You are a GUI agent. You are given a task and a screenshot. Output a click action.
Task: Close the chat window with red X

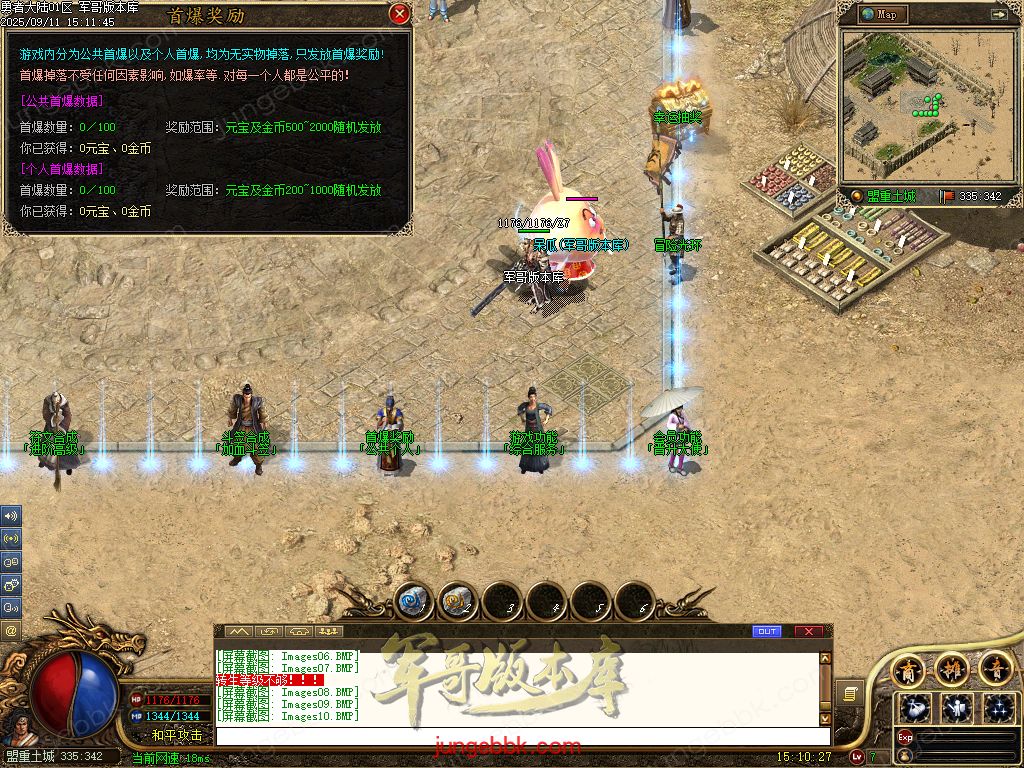pos(808,631)
